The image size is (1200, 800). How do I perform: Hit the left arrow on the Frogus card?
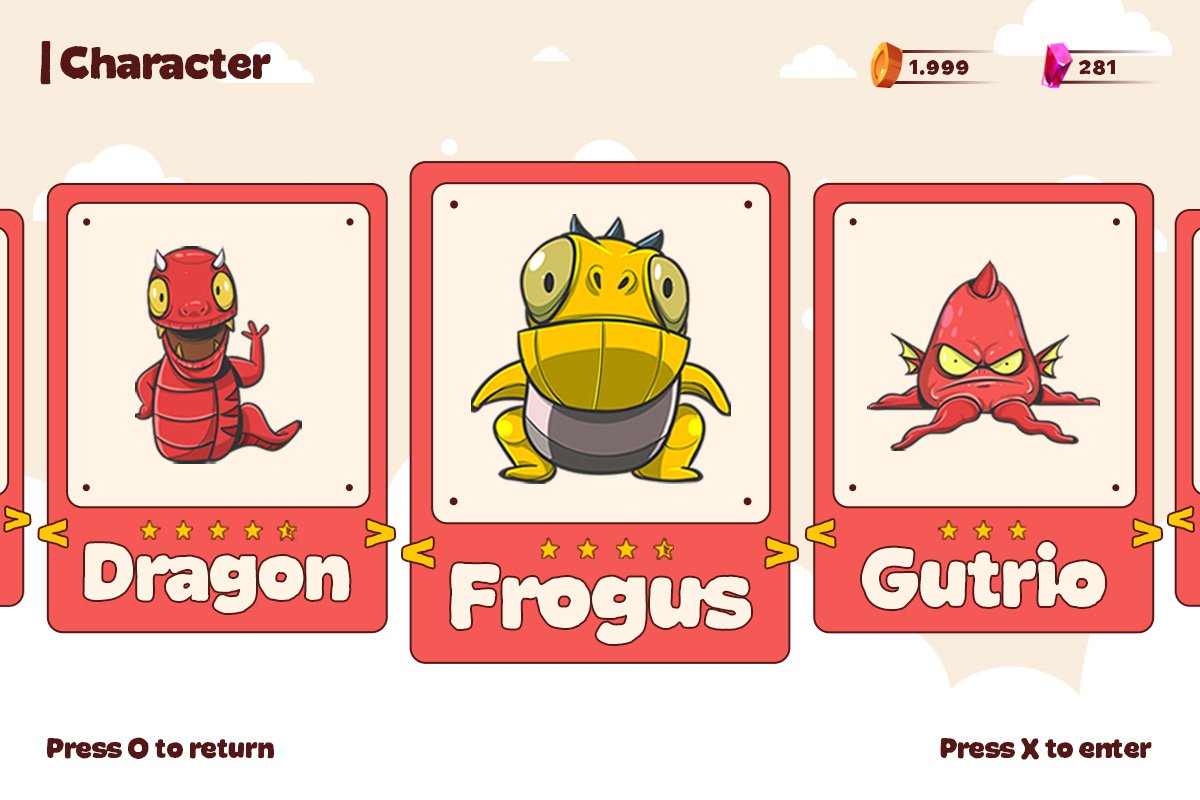click(419, 551)
